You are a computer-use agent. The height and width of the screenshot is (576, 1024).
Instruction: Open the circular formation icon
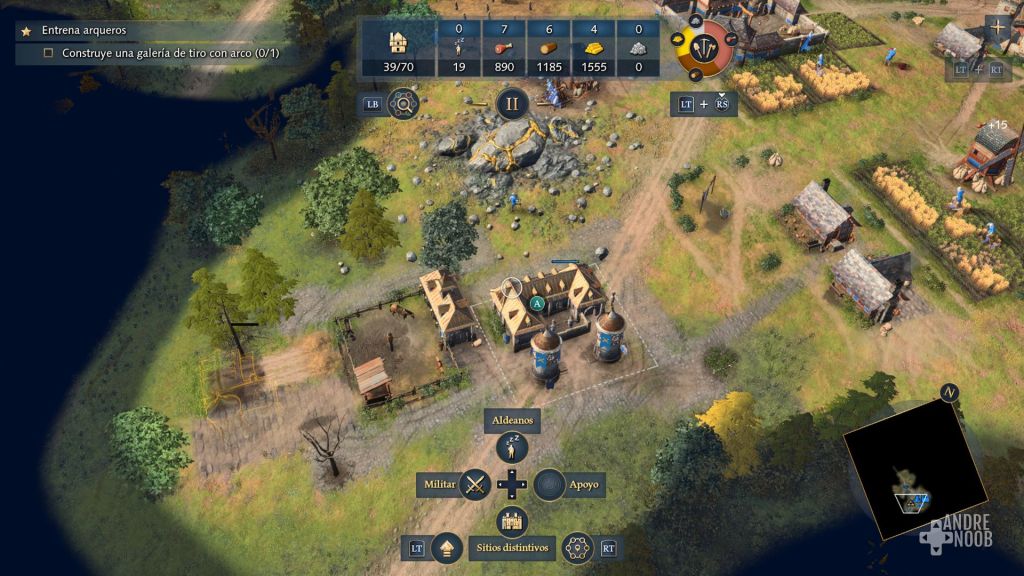click(575, 547)
